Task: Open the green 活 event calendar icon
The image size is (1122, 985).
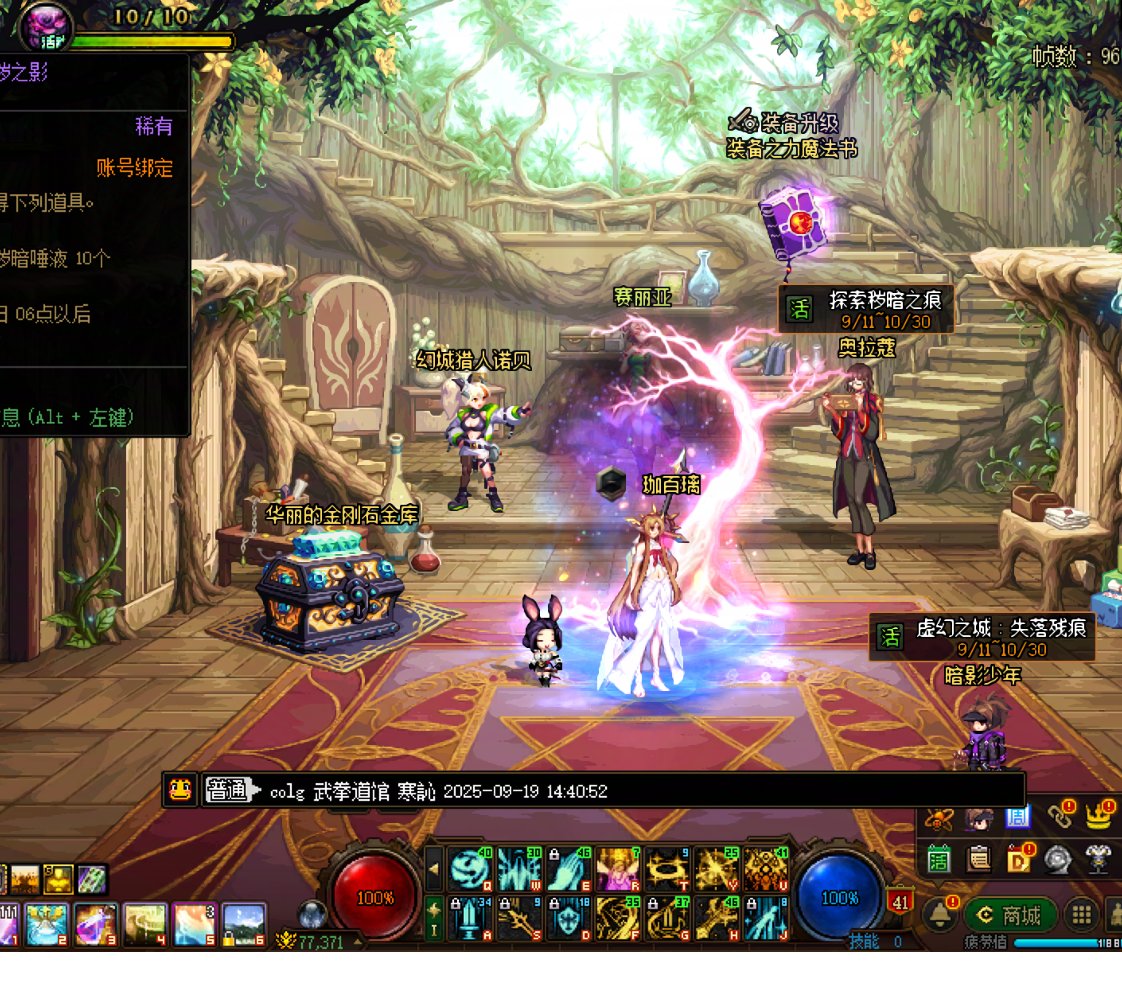Action: (938, 860)
